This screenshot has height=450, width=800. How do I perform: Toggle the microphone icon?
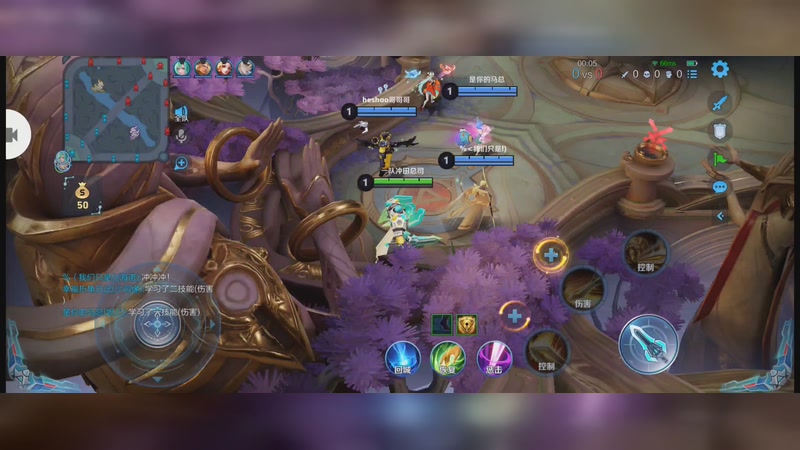(x=182, y=135)
